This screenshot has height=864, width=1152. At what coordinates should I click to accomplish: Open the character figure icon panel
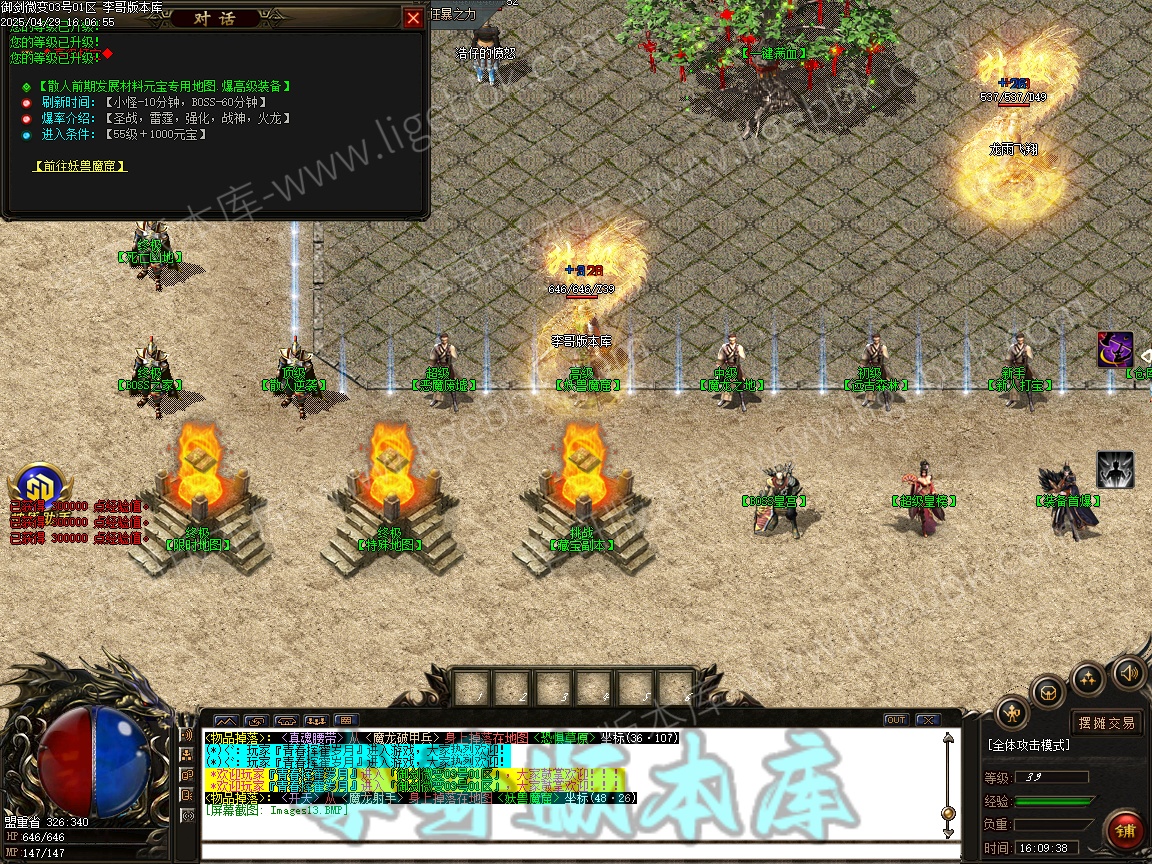point(1013,713)
